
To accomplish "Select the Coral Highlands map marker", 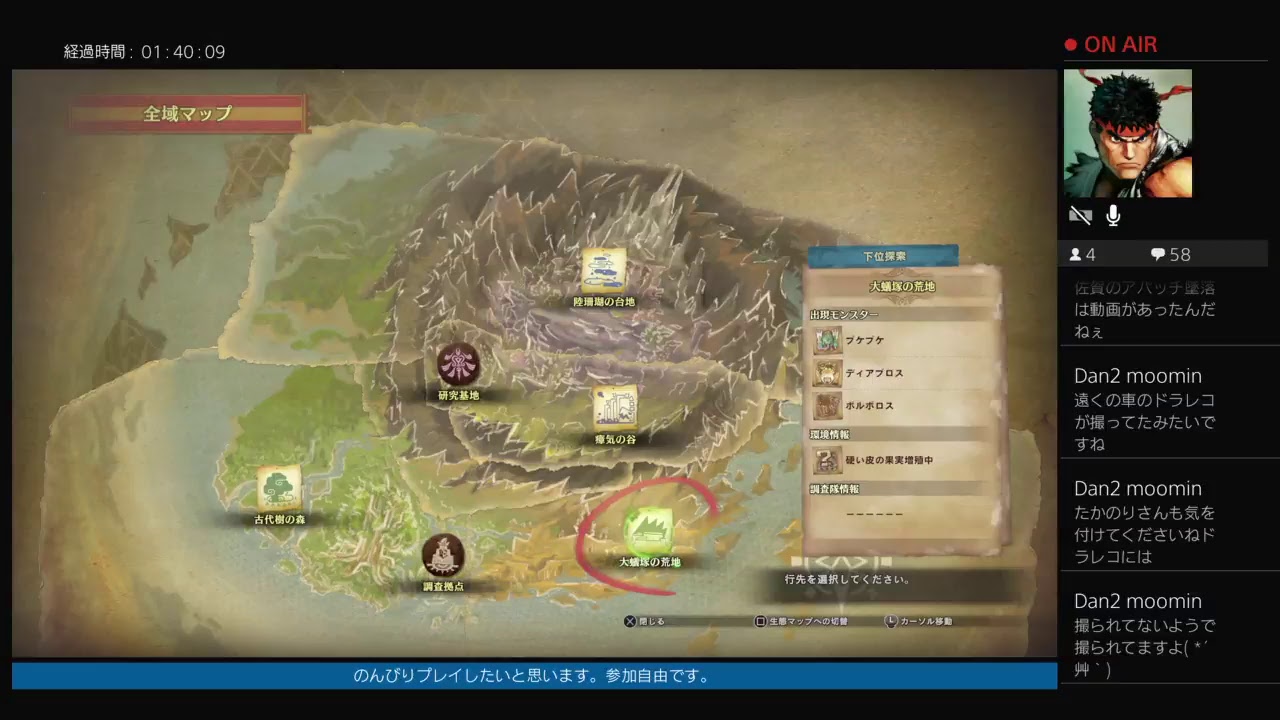I will [x=604, y=270].
